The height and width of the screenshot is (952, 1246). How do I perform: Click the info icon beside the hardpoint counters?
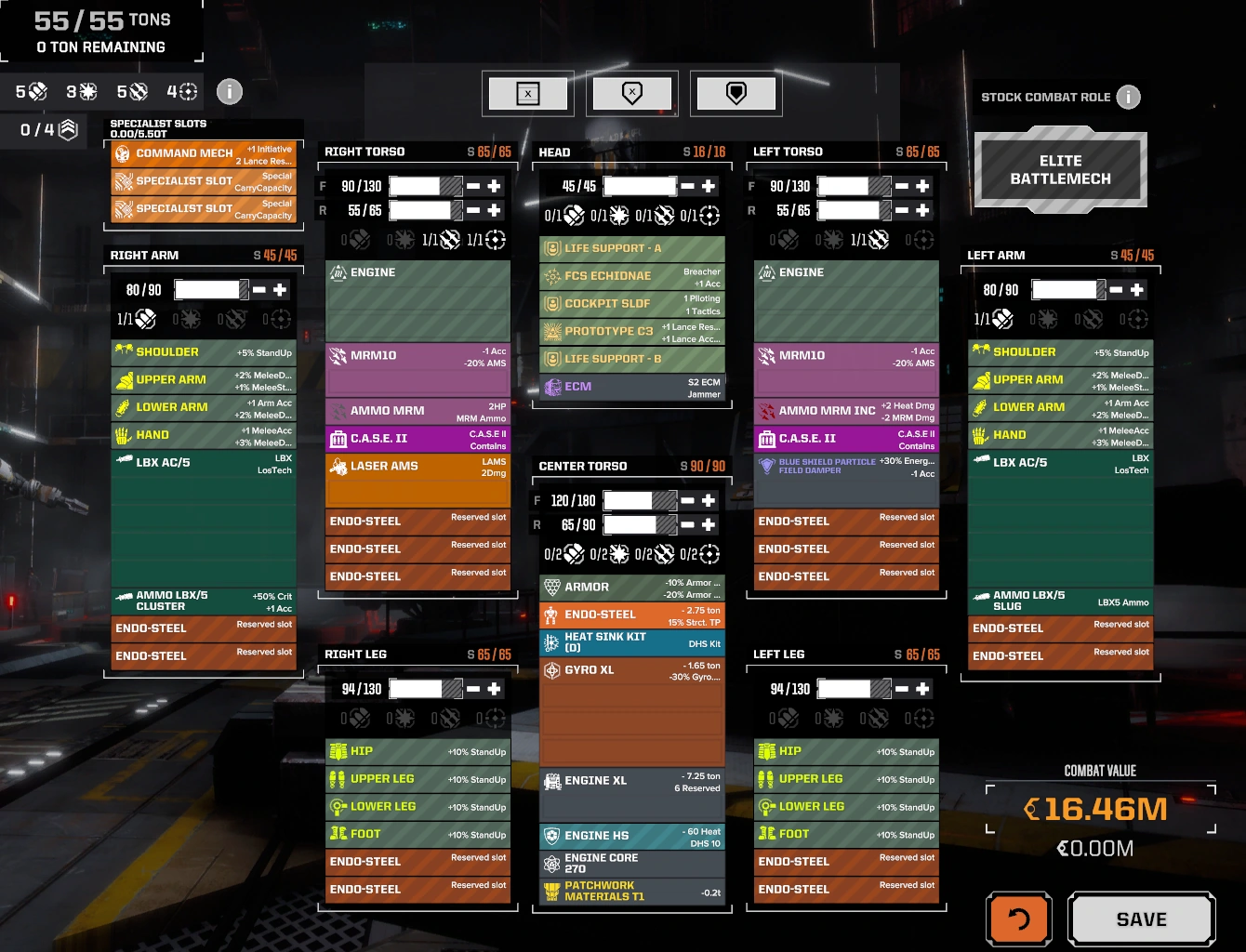tap(229, 91)
